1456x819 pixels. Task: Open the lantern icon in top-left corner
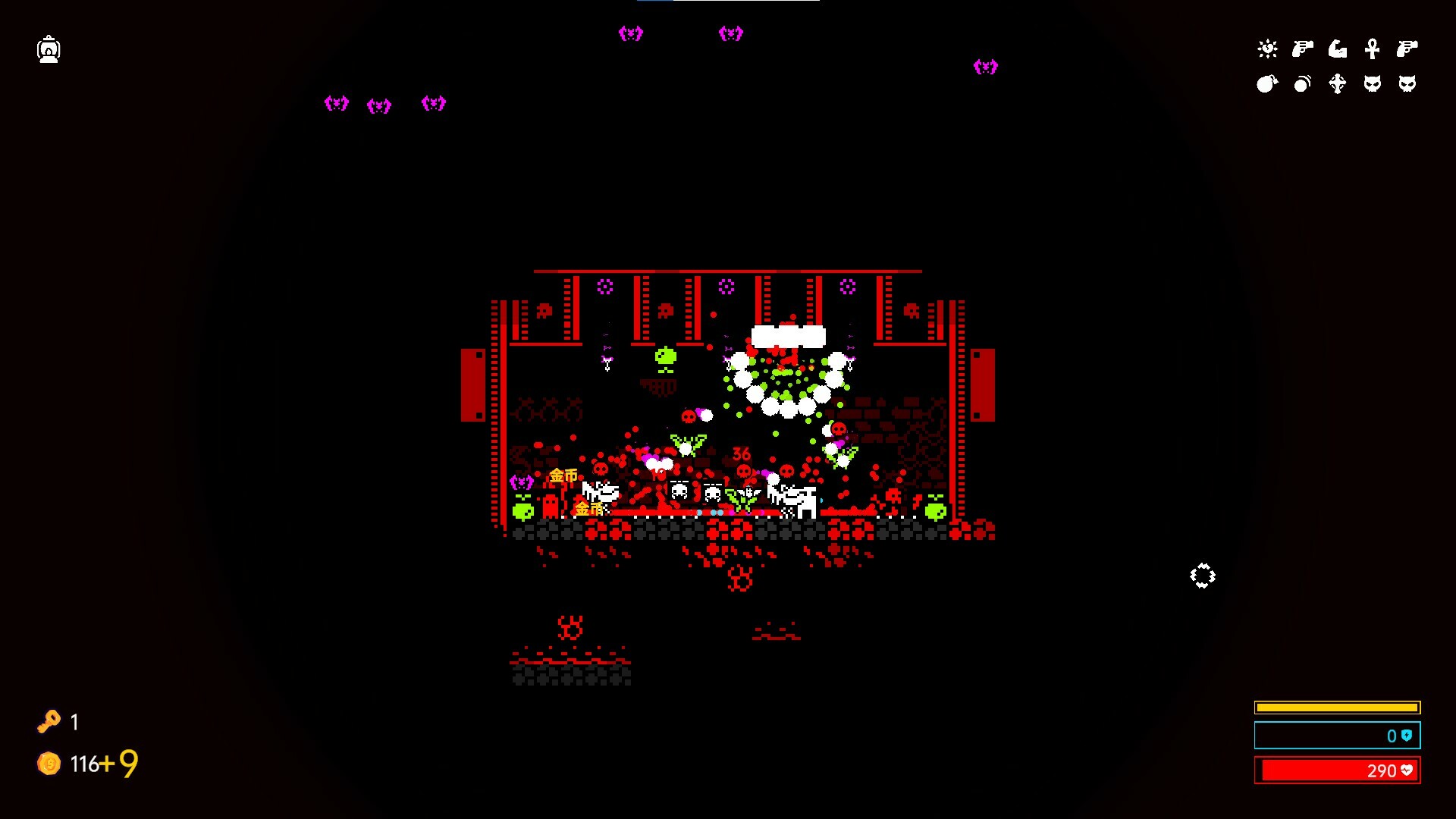[49, 49]
